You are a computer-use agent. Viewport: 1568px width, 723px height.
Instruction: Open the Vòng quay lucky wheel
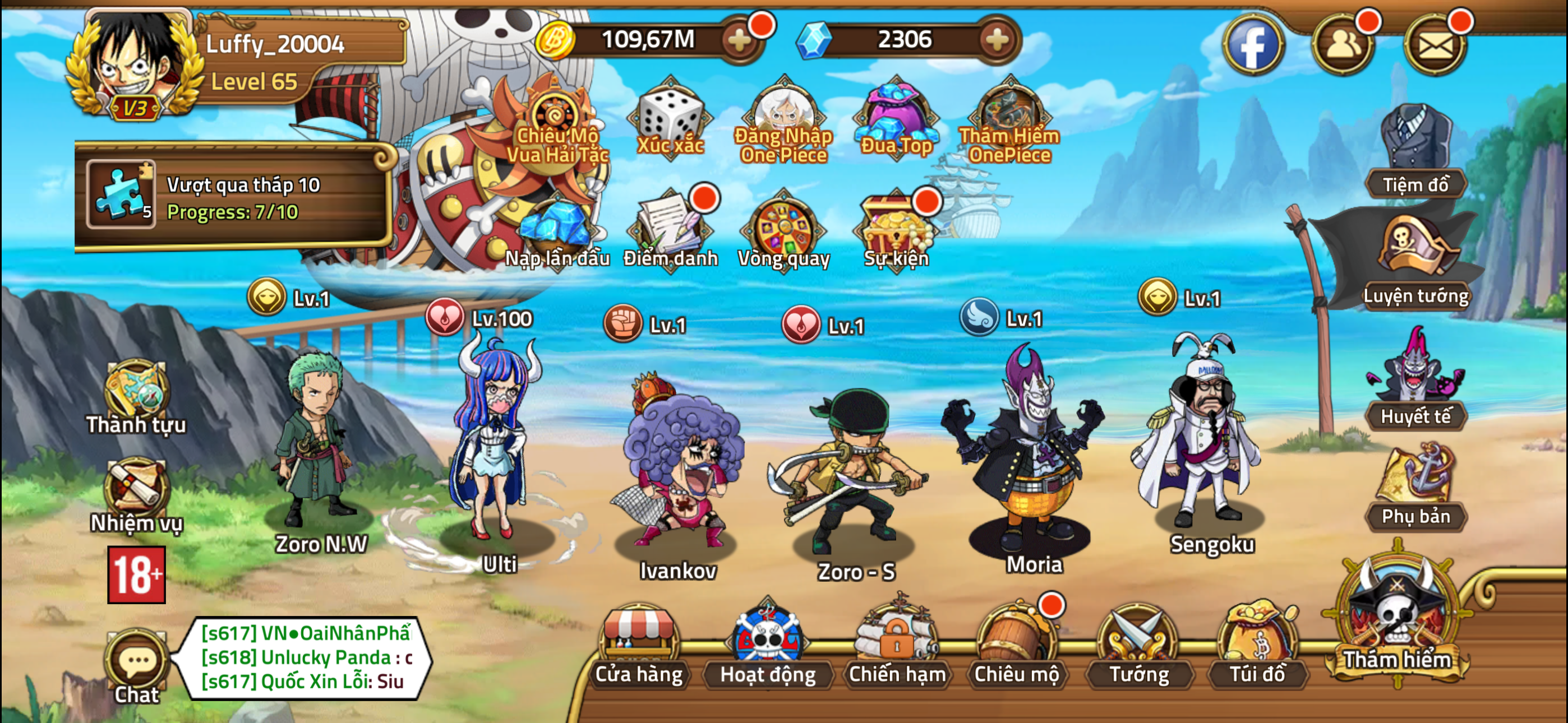click(x=783, y=231)
